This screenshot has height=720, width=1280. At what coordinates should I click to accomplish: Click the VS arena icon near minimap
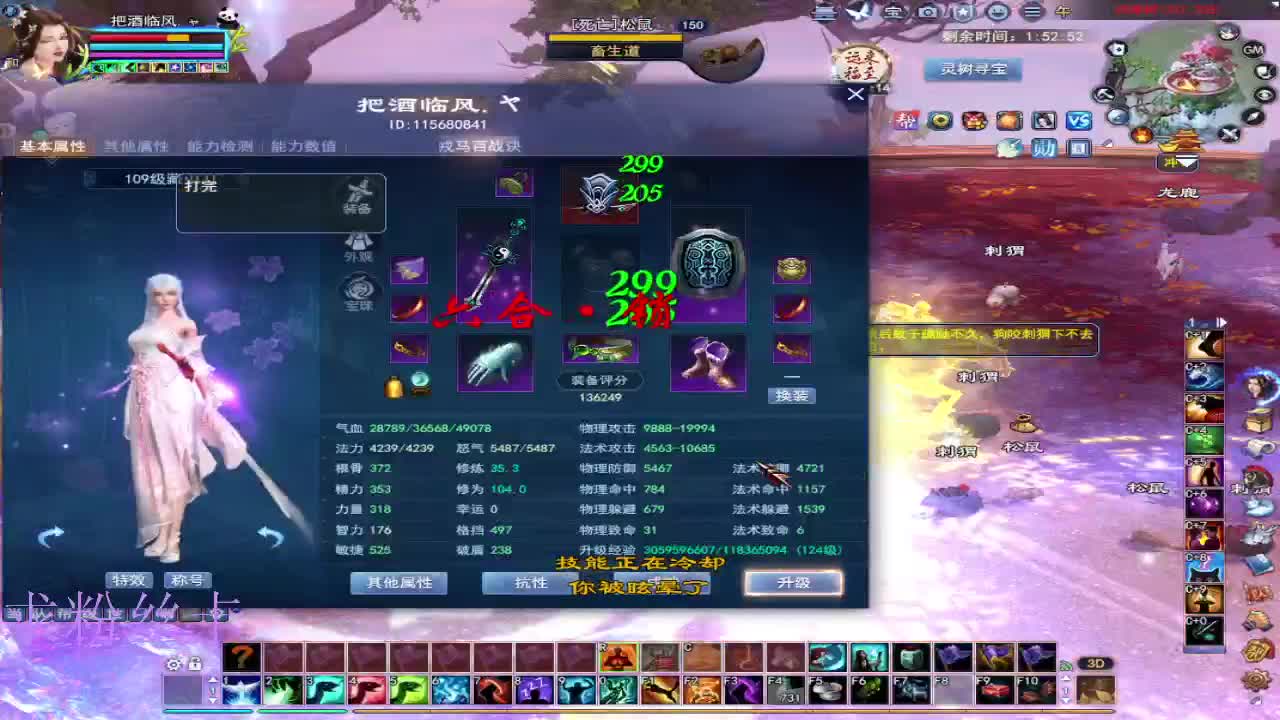pyautogui.click(x=1077, y=121)
